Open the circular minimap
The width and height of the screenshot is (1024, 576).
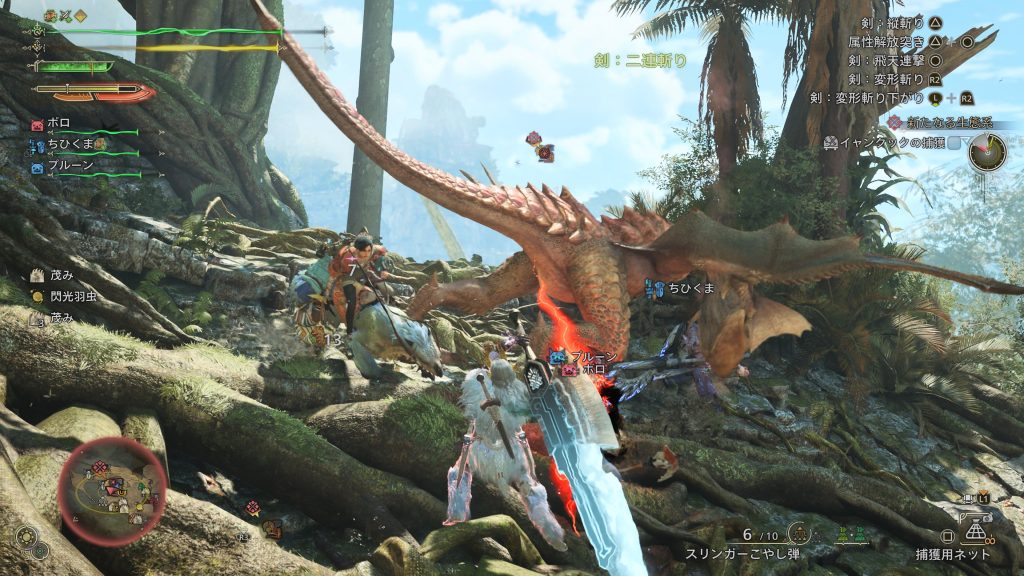pos(112,490)
